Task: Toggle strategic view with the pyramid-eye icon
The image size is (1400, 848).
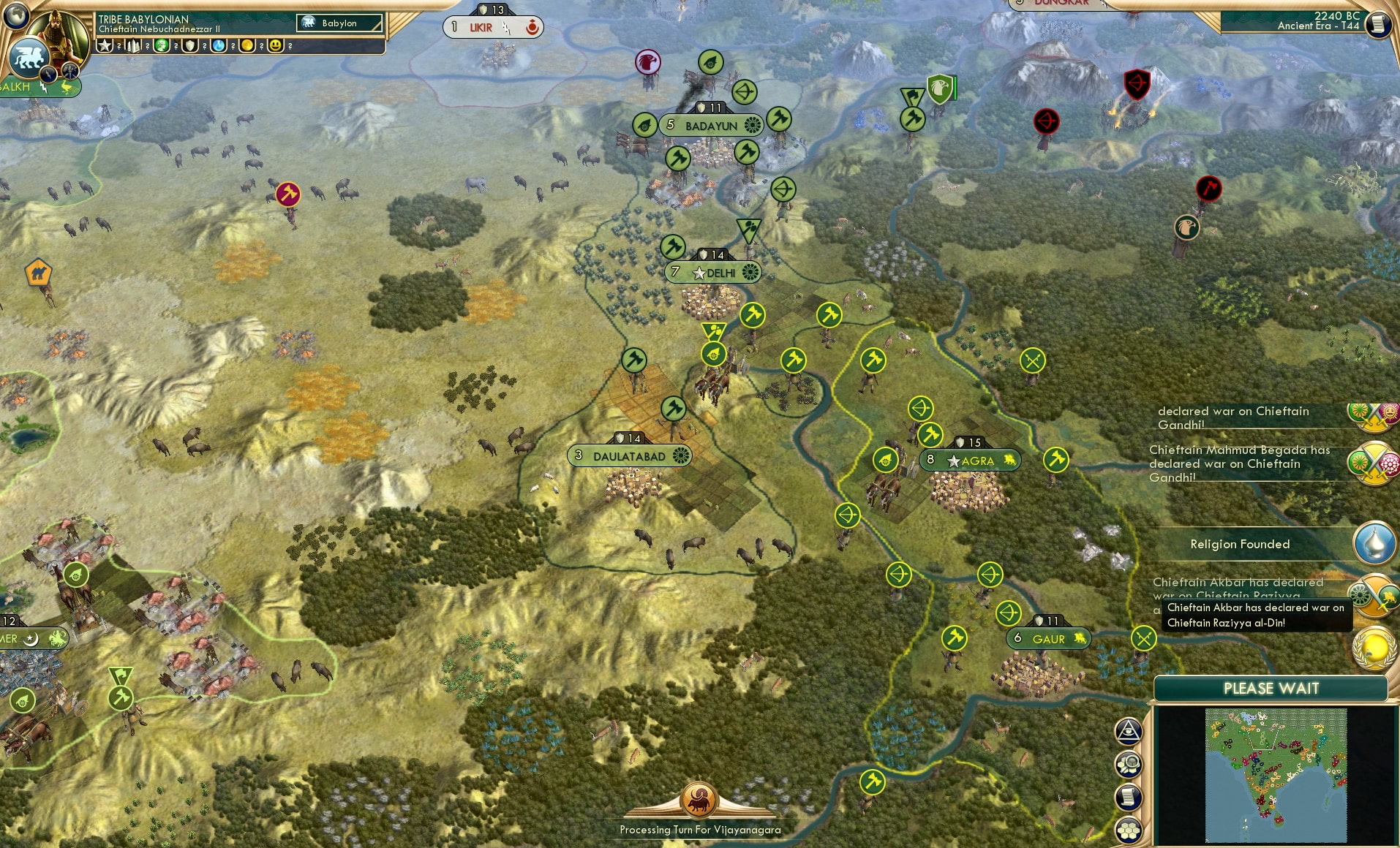Action: pyautogui.click(x=1129, y=731)
